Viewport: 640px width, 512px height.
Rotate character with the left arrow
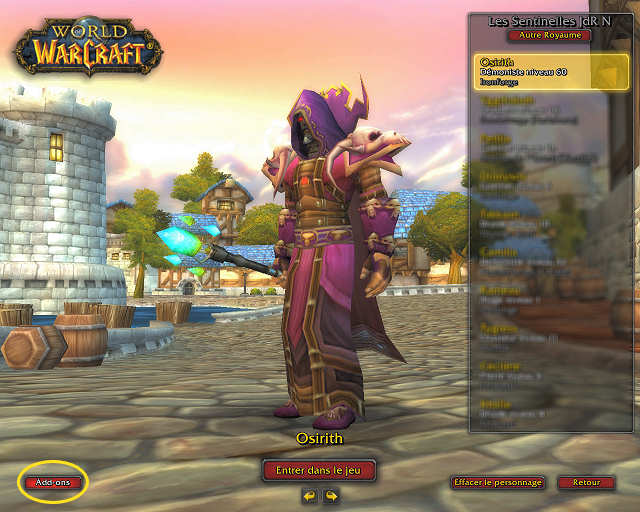point(310,495)
